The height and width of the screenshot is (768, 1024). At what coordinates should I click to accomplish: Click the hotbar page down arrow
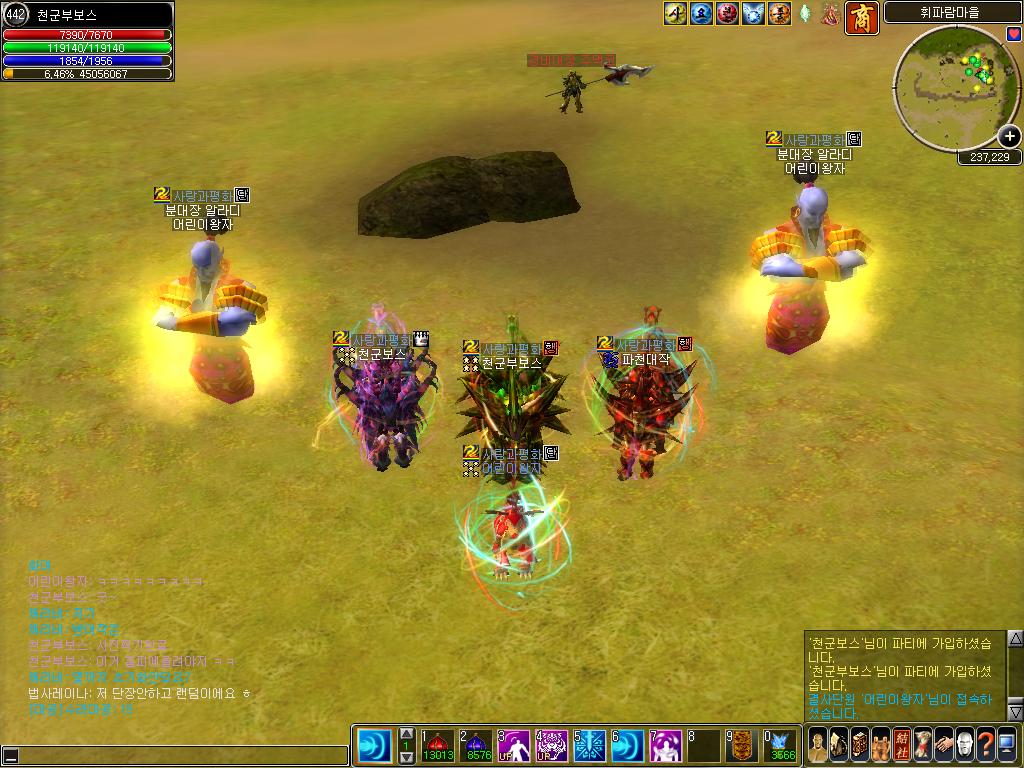(x=407, y=757)
